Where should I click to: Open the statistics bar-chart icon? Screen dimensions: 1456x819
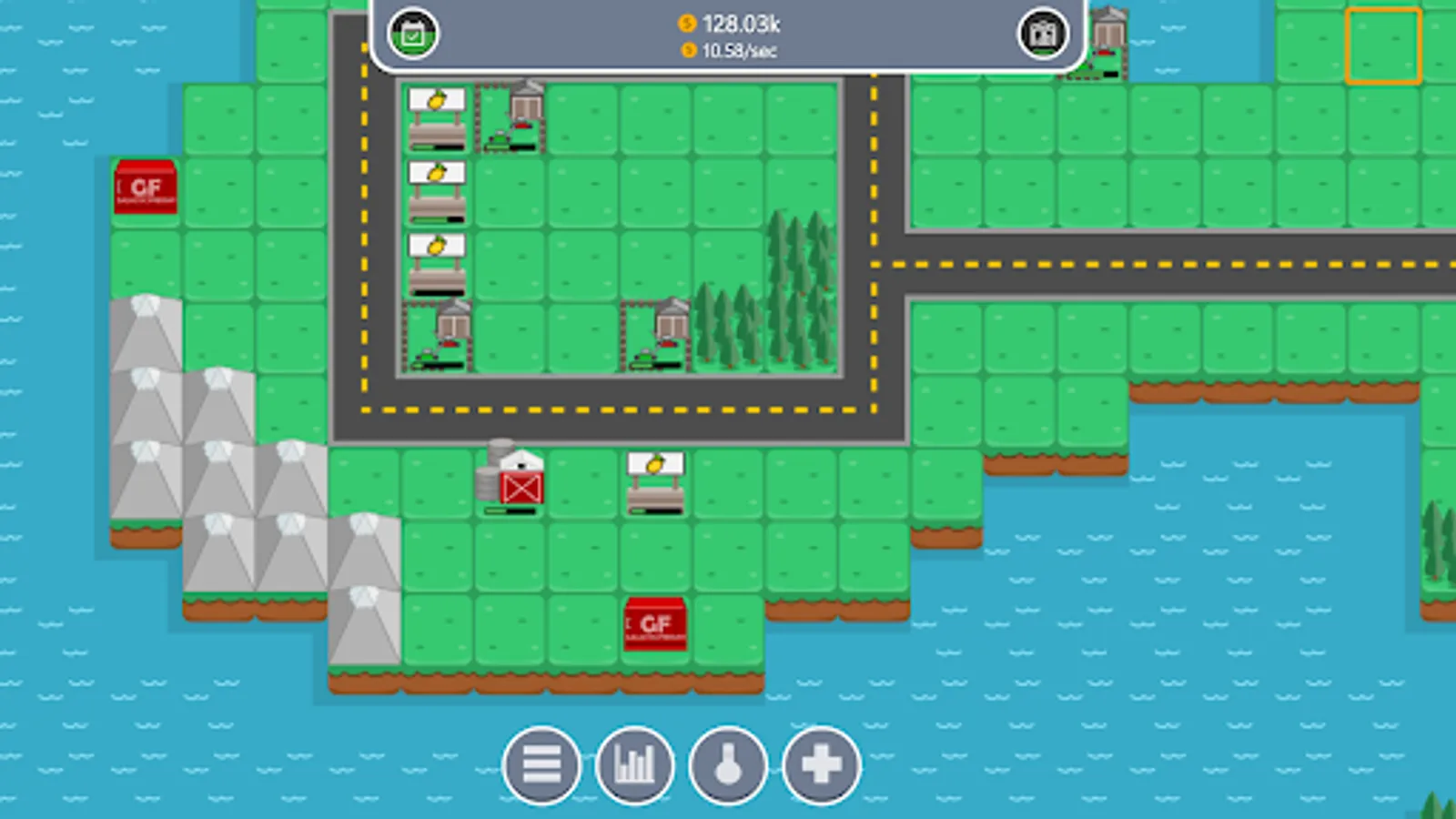[634, 765]
